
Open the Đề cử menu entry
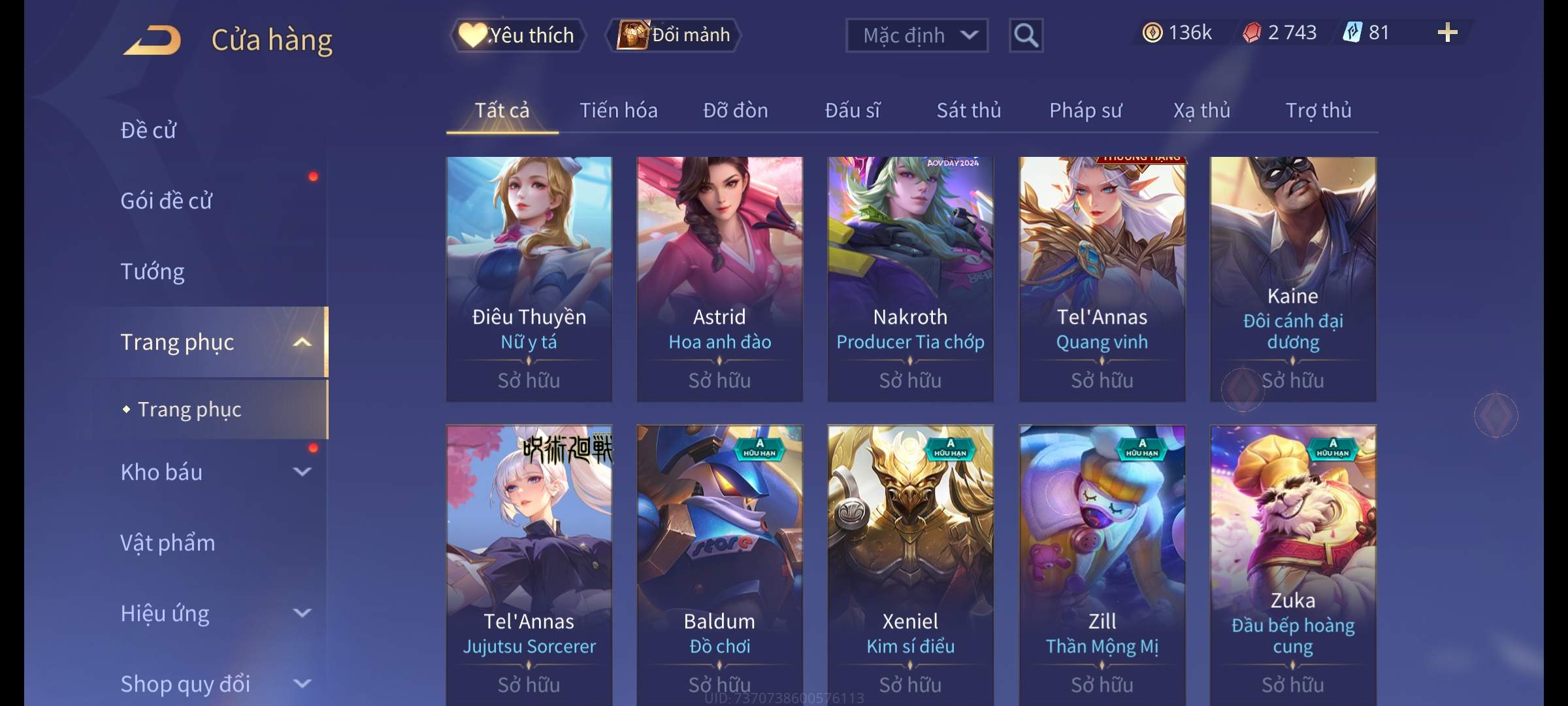148,130
